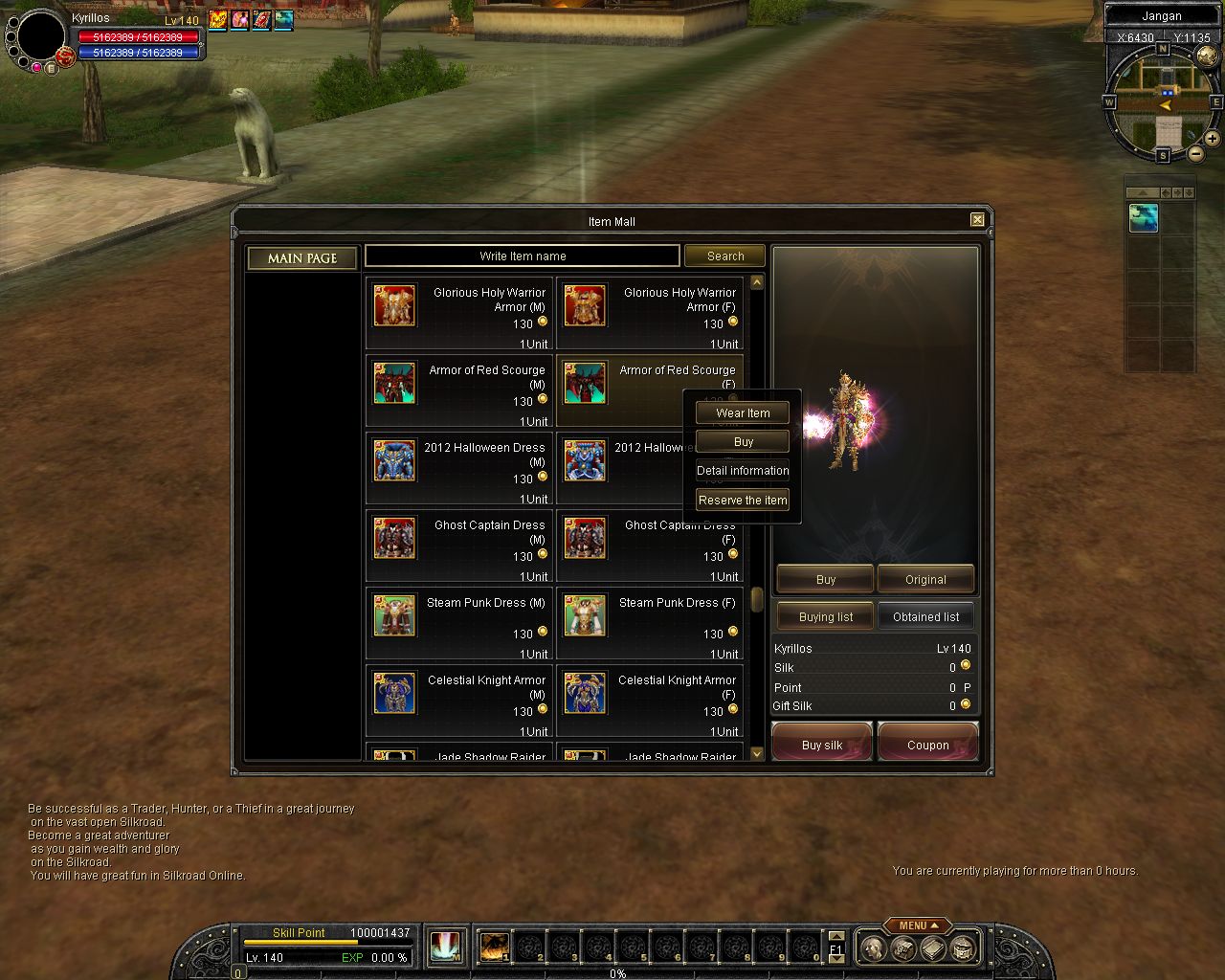Image resolution: width=1225 pixels, height=980 pixels.
Task: Select Ghost Captain Dress (M) entry
Action: pyautogui.click(x=459, y=546)
